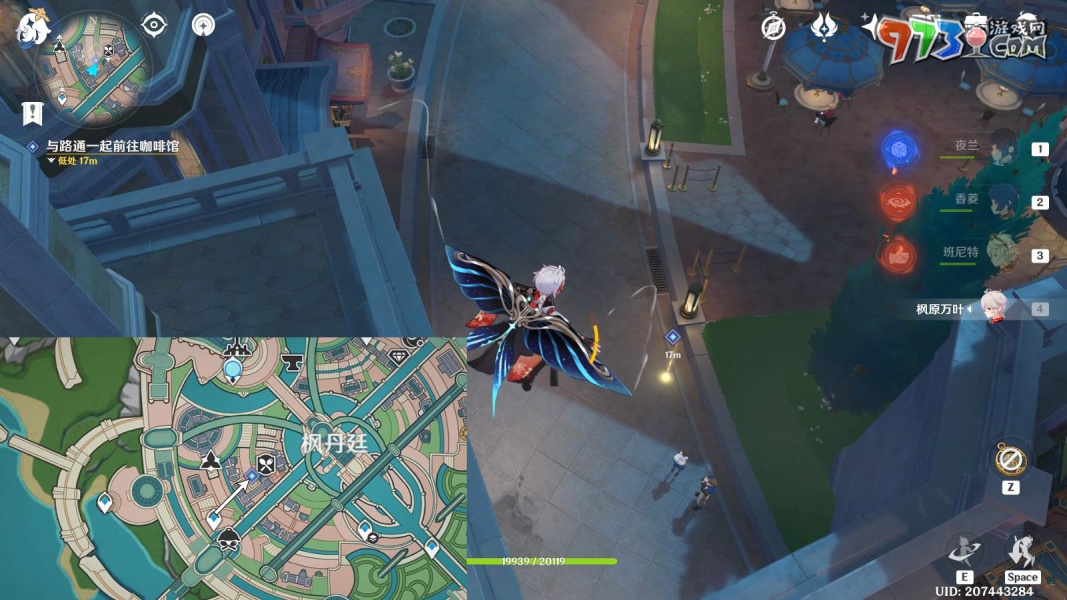The height and width of the screenshot is (600, 1067).
Task: Trigger 夜兰's blue dice burst icon
Action: coord(898,150)
